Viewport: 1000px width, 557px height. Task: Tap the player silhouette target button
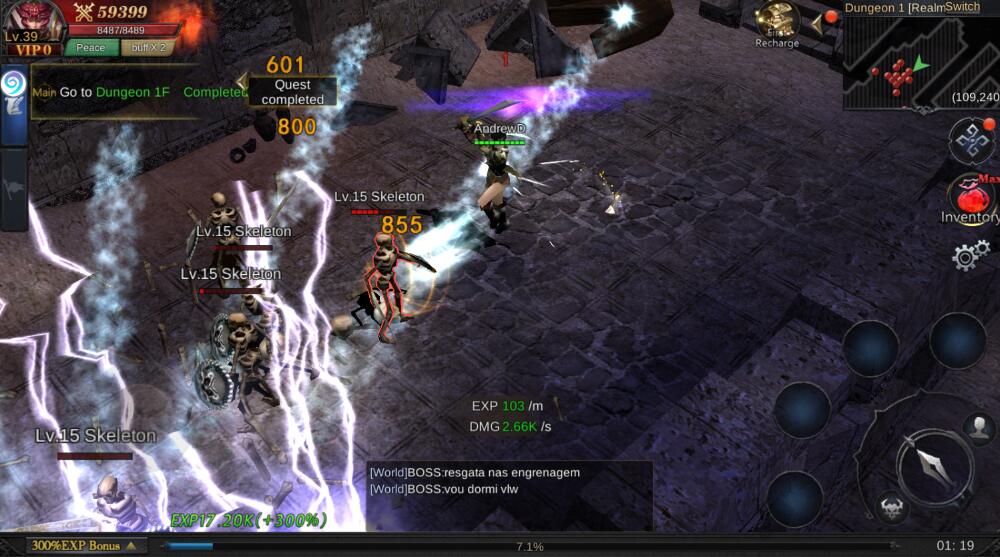979,428
